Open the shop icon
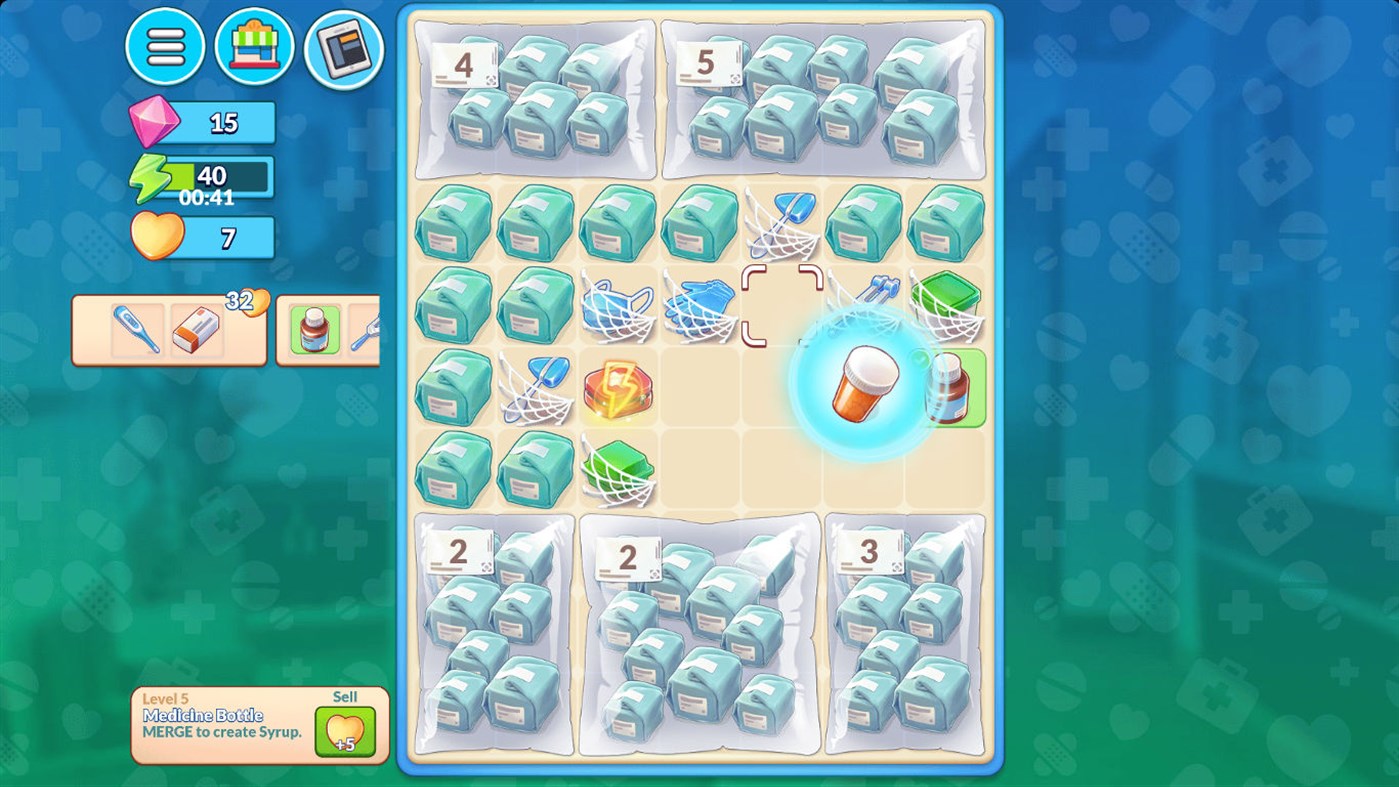 [x=253, y=46]
